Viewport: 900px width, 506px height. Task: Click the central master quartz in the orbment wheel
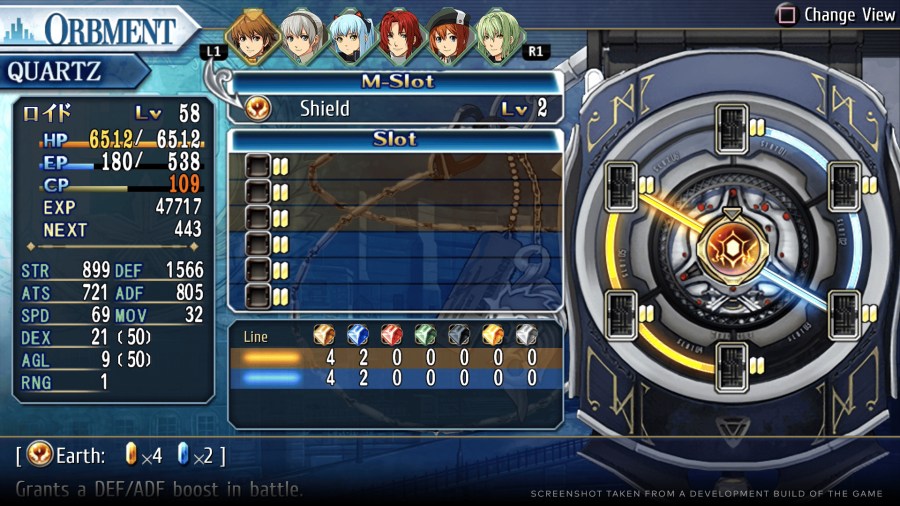(x=732, y=252)
